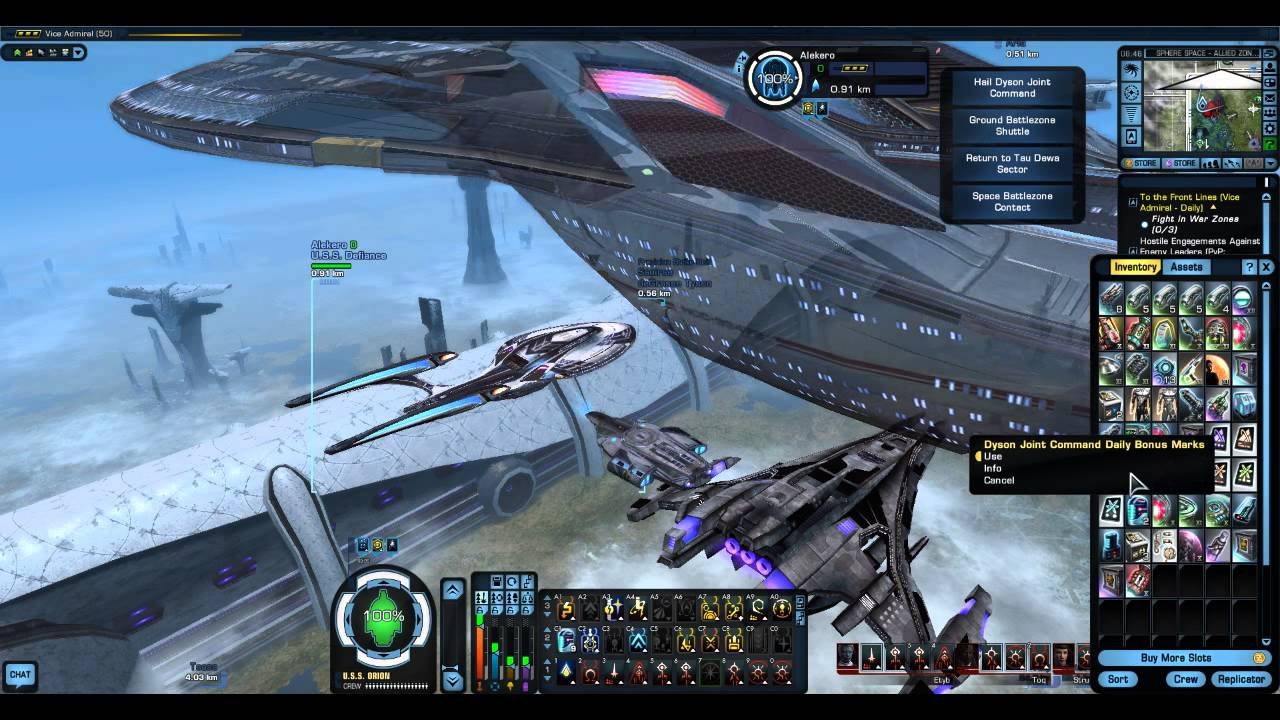The width and height of the screenshot is (1280, 720).
Task: Sort the inventory items
Action: point(1118,679)
